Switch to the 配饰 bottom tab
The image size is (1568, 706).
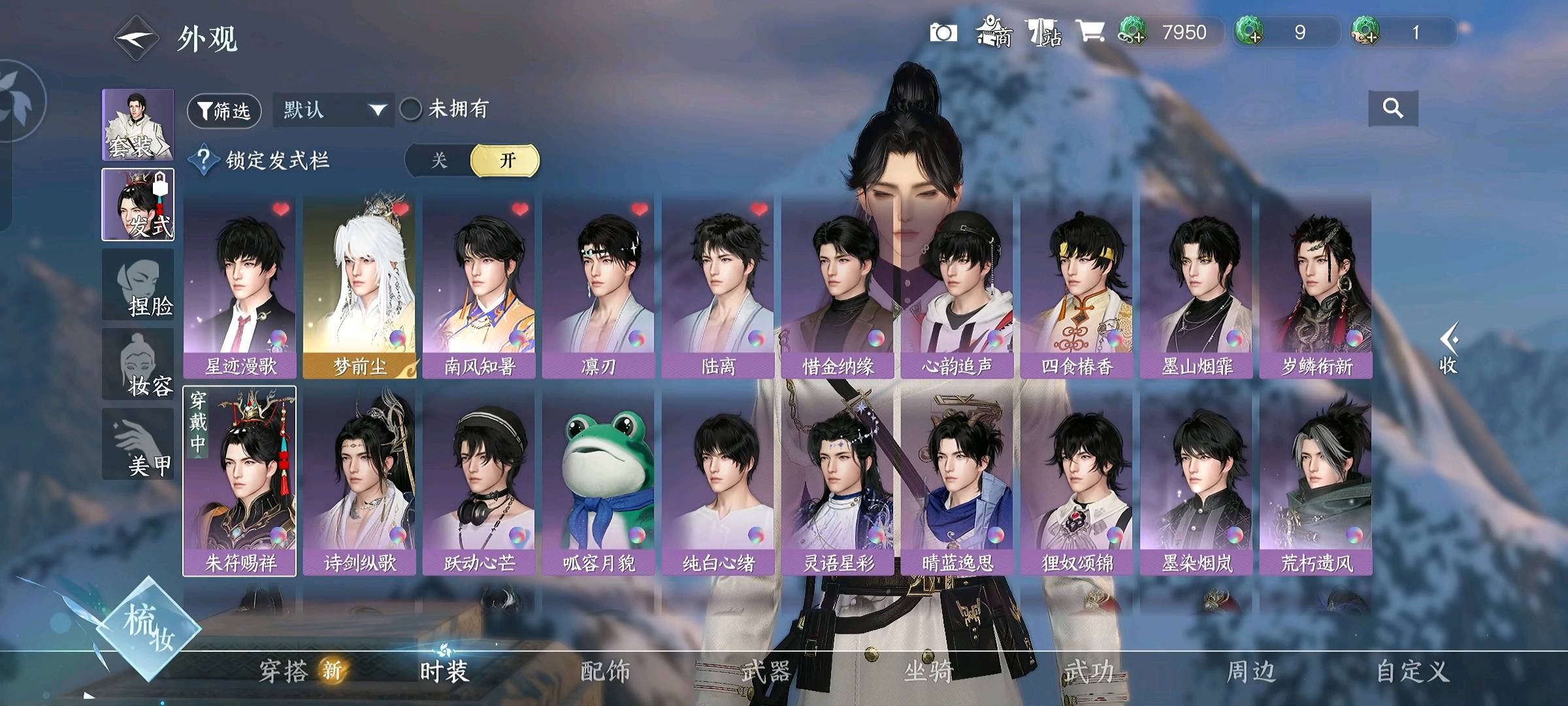(x=605, y=671)
